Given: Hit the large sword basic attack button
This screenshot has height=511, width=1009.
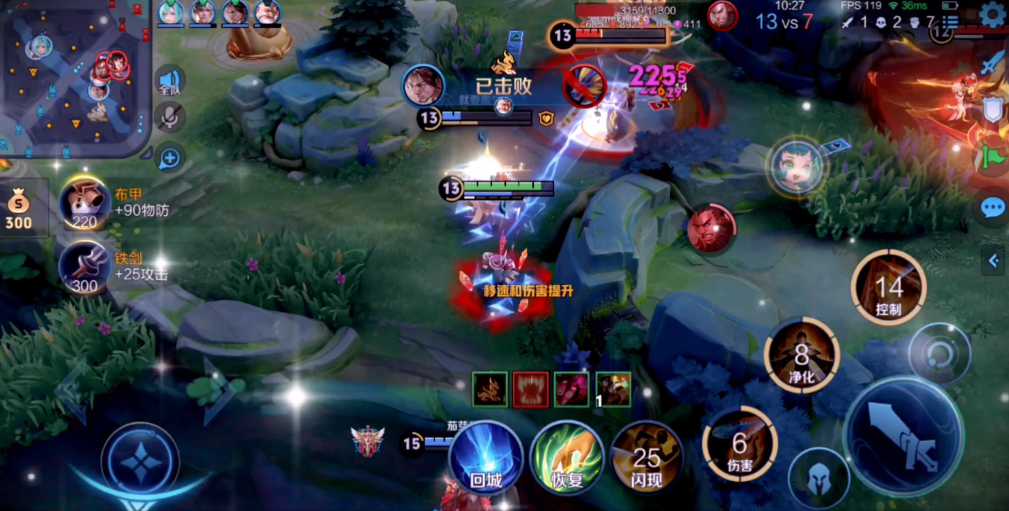Looking at the screenshot, I should click(903, 436).
